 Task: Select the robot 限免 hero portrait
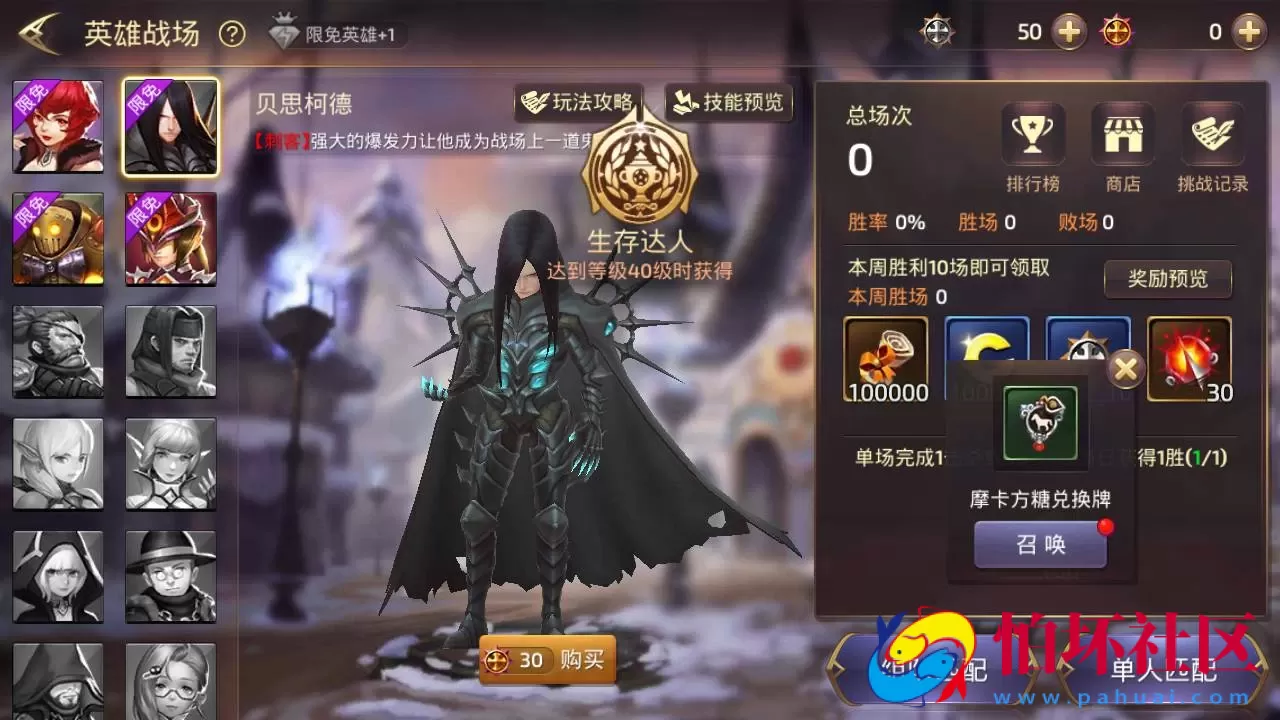coord(57,237)
